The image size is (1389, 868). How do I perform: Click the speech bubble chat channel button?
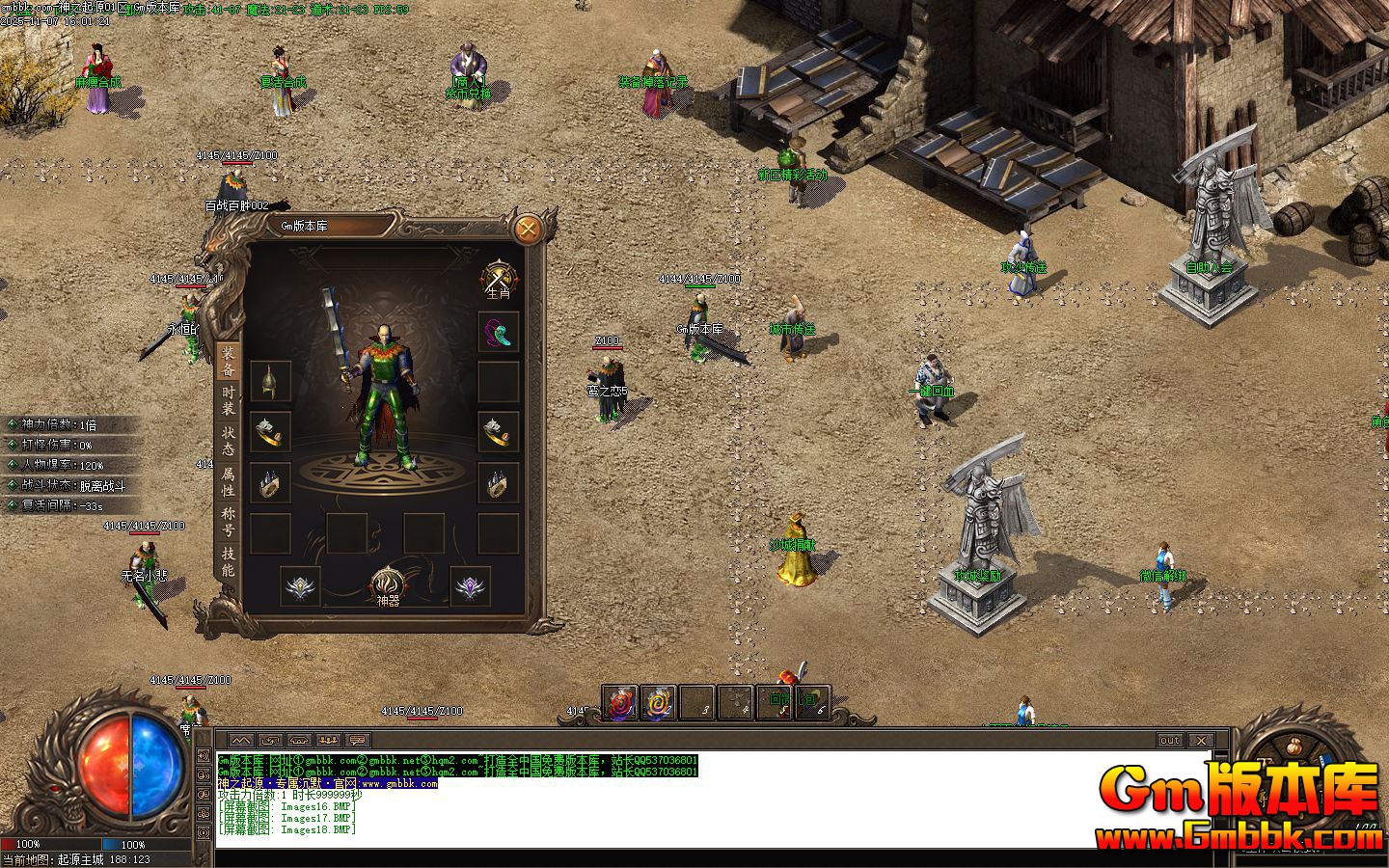pyautogui.click(x=358, y=741)
